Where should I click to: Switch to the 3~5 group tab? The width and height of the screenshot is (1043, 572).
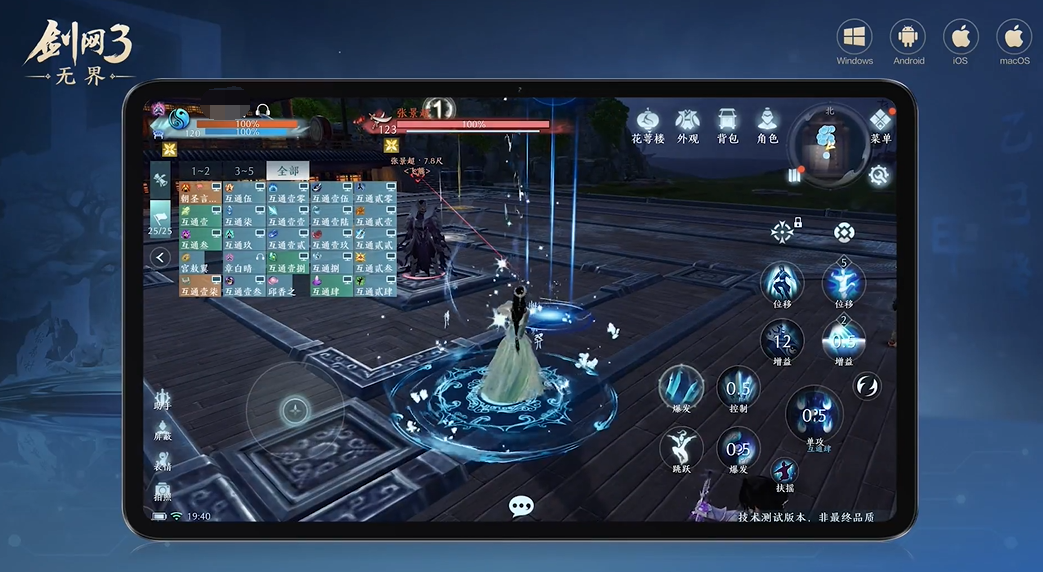click(245, 171)
